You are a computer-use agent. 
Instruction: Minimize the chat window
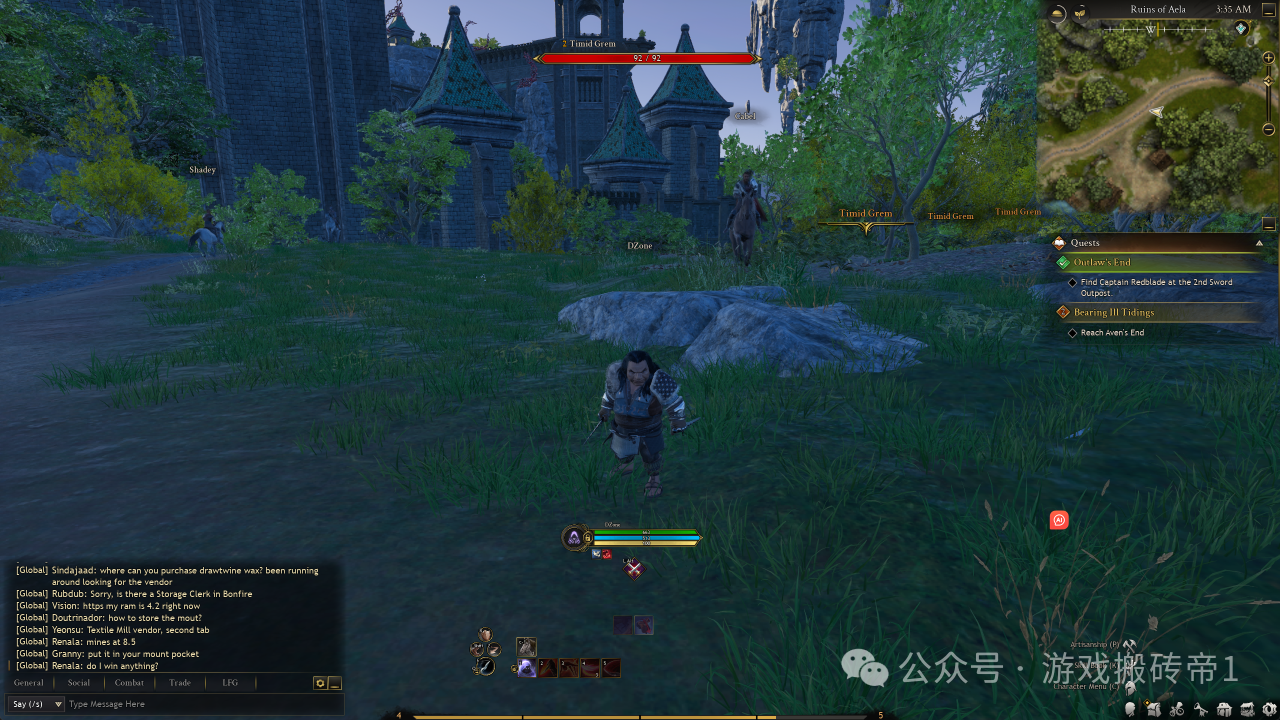click(335, 683)
